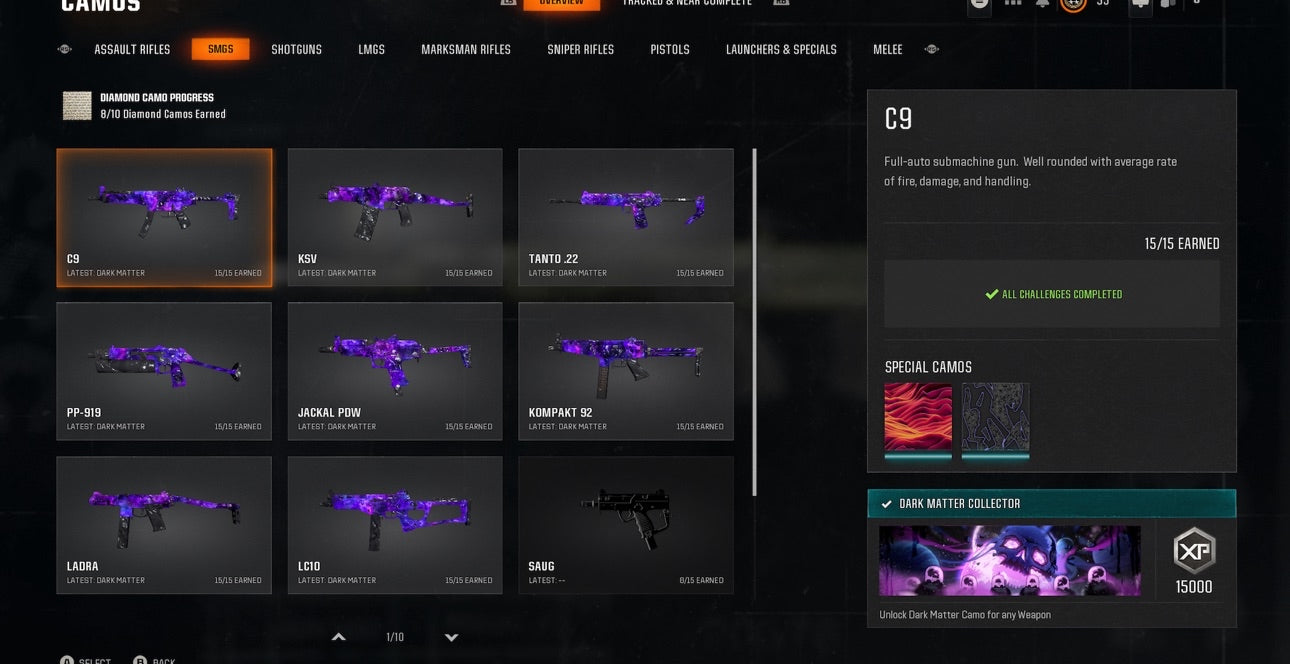Show the Sniper Rifles tab
The width and height of the screenshot is (1290, 664).
[580, 49]
